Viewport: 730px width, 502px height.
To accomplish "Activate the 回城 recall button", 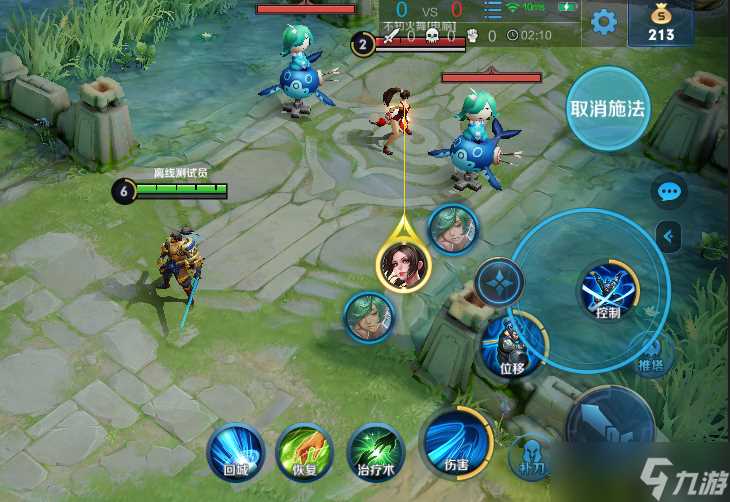I will (236, 452).
